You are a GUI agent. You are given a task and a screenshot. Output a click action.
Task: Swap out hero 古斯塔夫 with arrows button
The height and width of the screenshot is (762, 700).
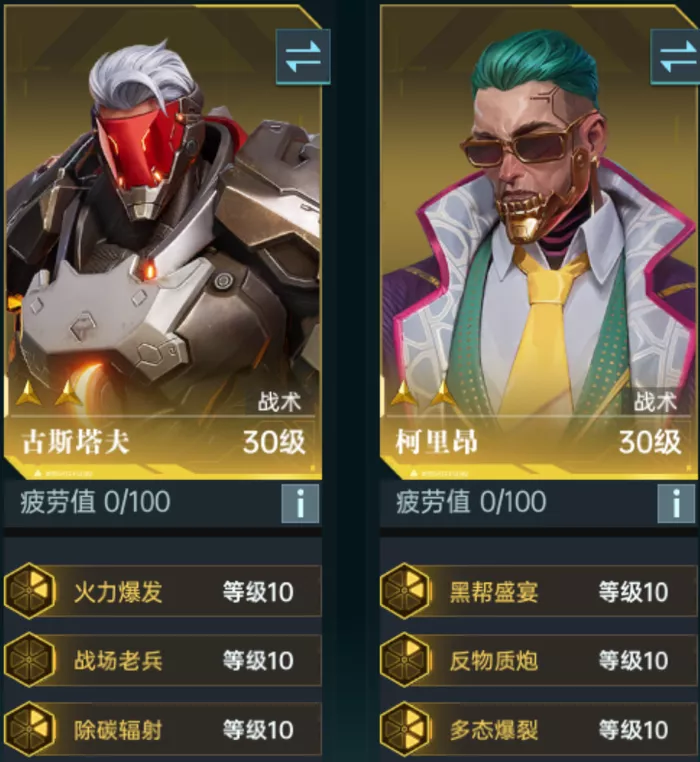(x=301, y=56)
